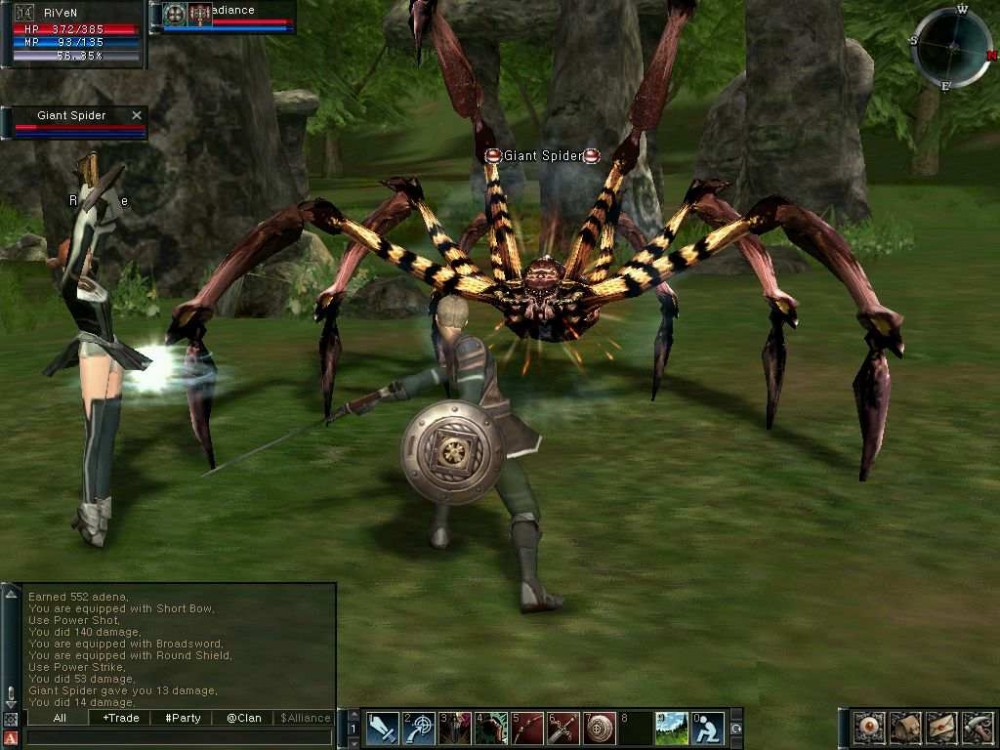Open the scroll and quill icon
Screen dimensions: 1000x750
(976, 729)
